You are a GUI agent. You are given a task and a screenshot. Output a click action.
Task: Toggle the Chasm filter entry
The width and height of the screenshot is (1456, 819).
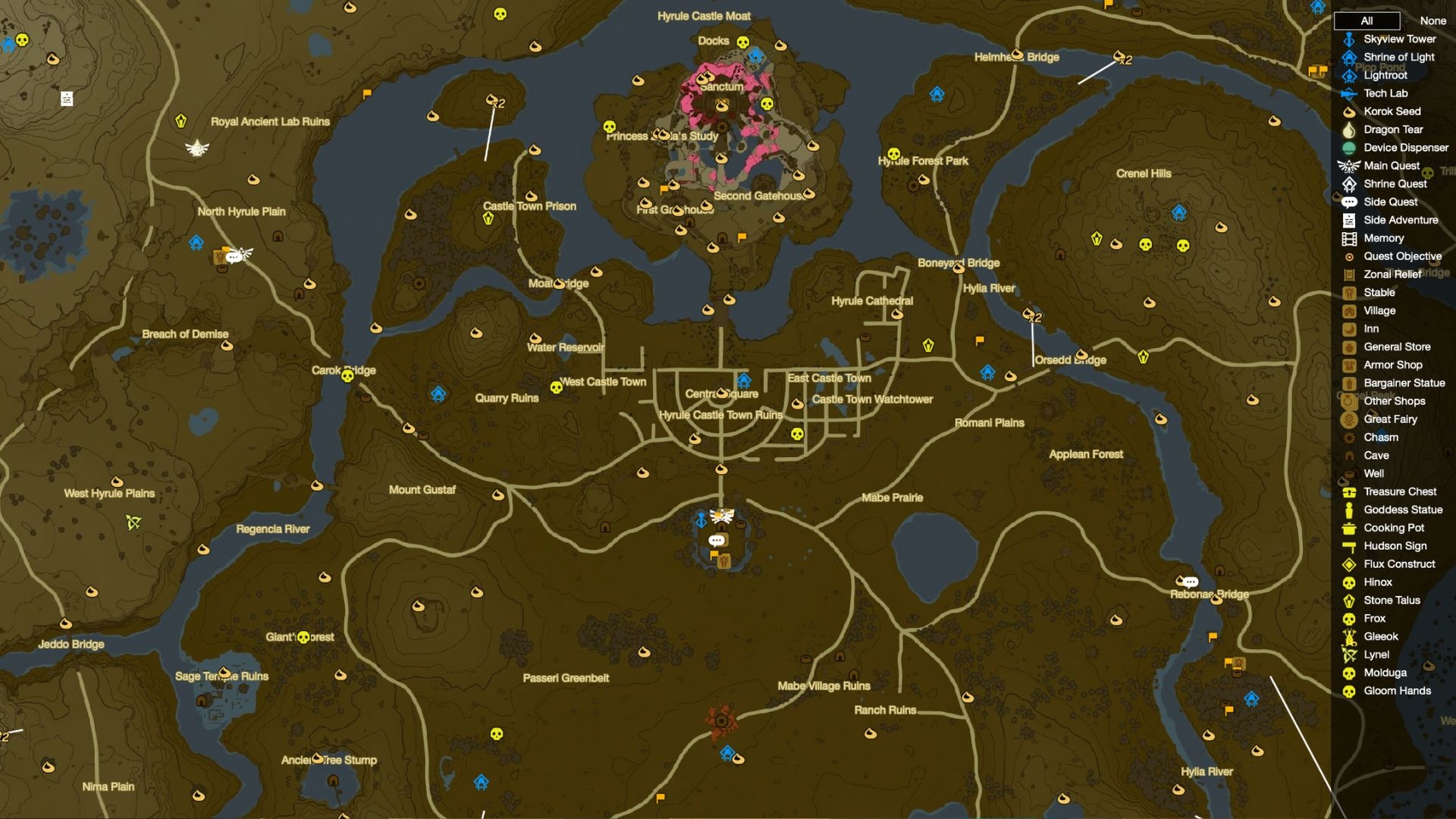[x=1380, y=438]
